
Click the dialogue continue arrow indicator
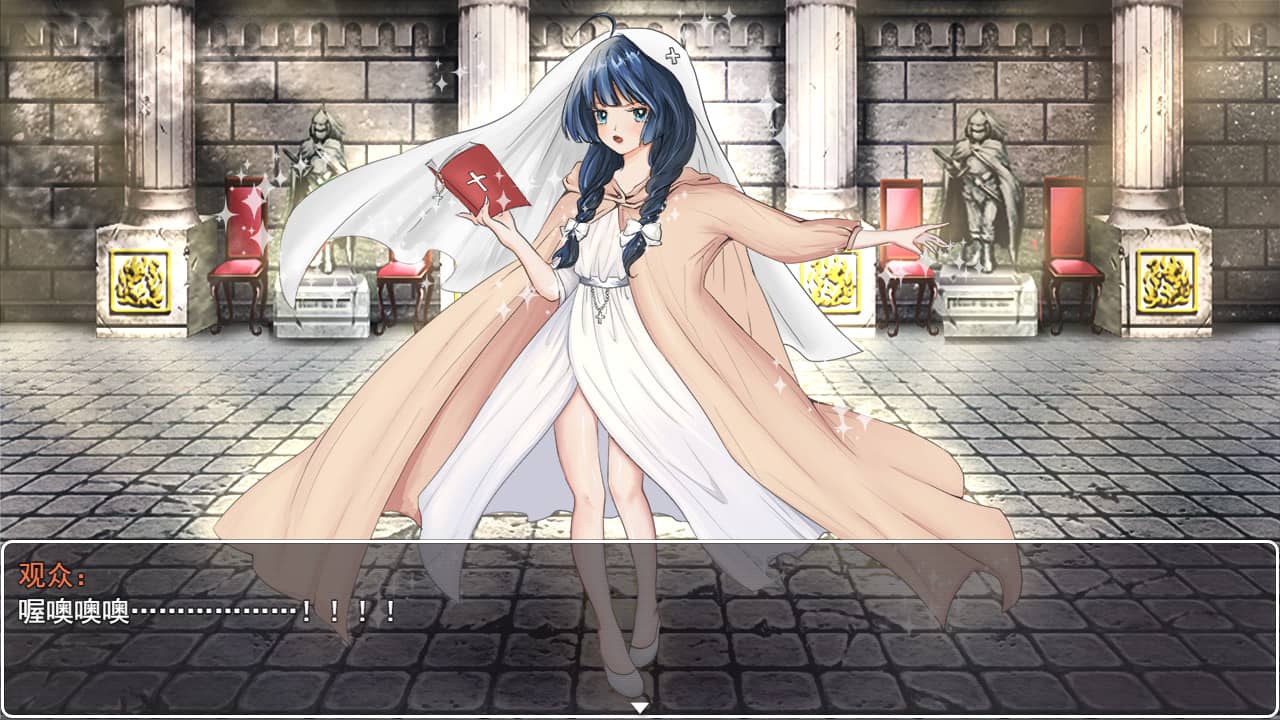[x=640, y=708]
